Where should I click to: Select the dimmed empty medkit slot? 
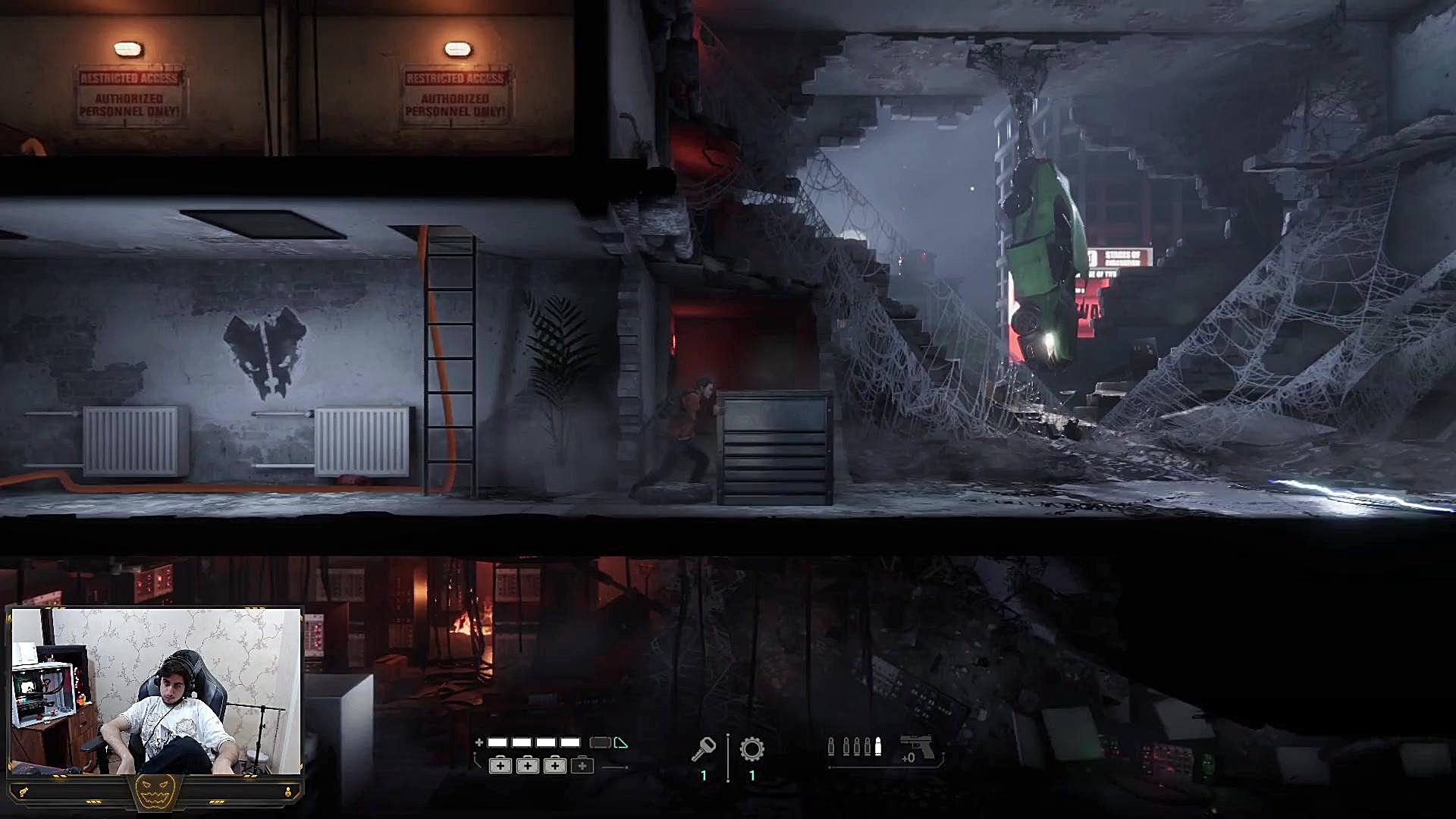click(582, 766)
